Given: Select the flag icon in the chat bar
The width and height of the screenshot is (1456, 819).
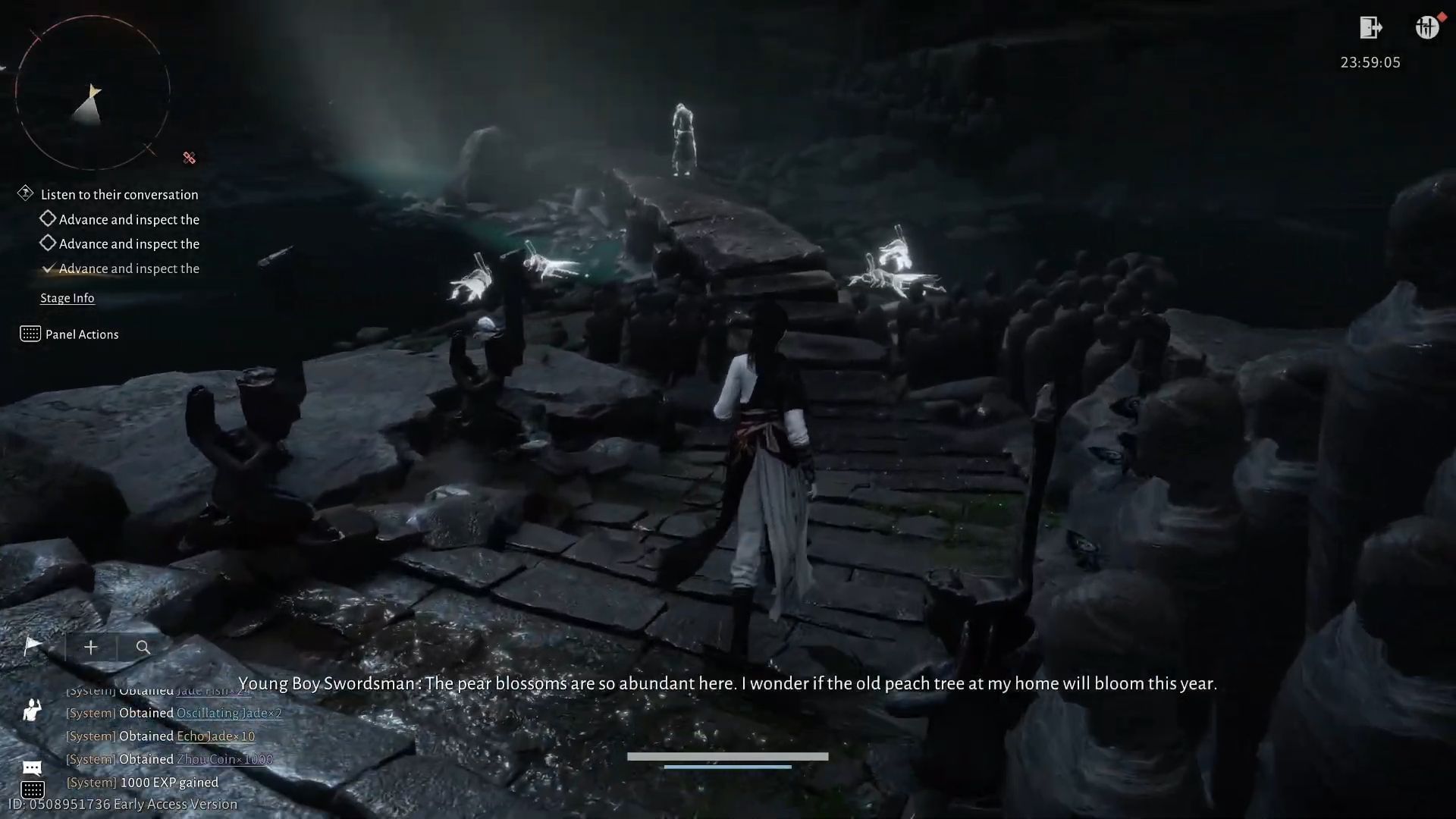Looking at the screenshot, I should (x=32, y=647).
